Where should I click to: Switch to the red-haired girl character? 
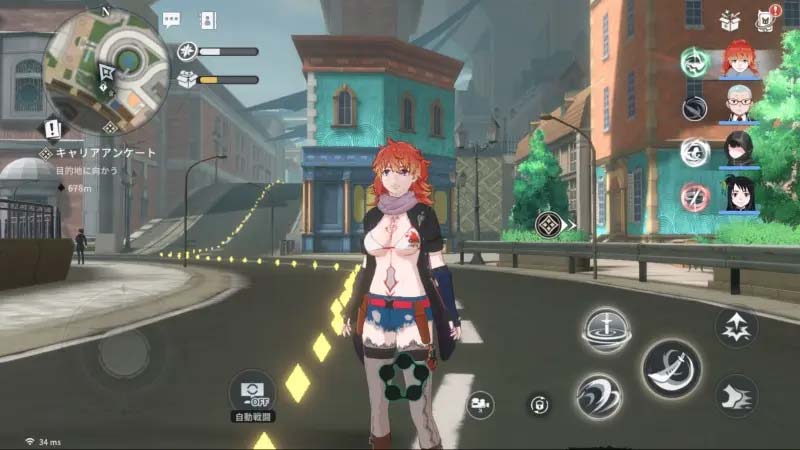coord(739,59)
